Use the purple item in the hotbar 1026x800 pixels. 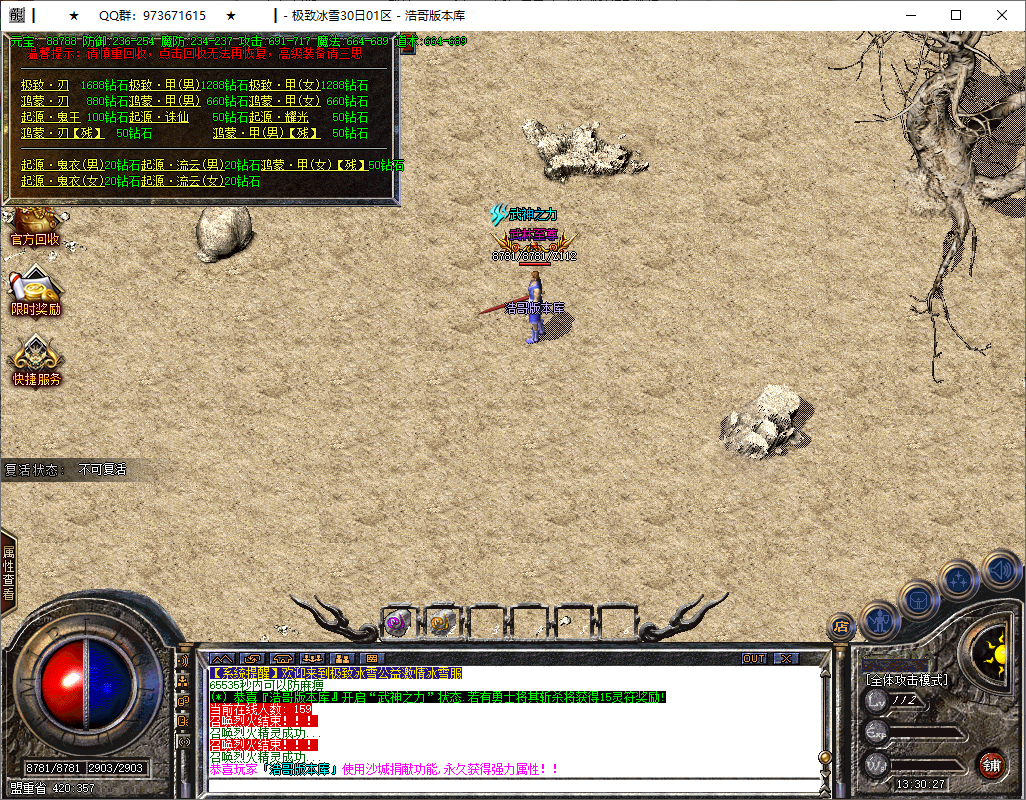[395, 623]
